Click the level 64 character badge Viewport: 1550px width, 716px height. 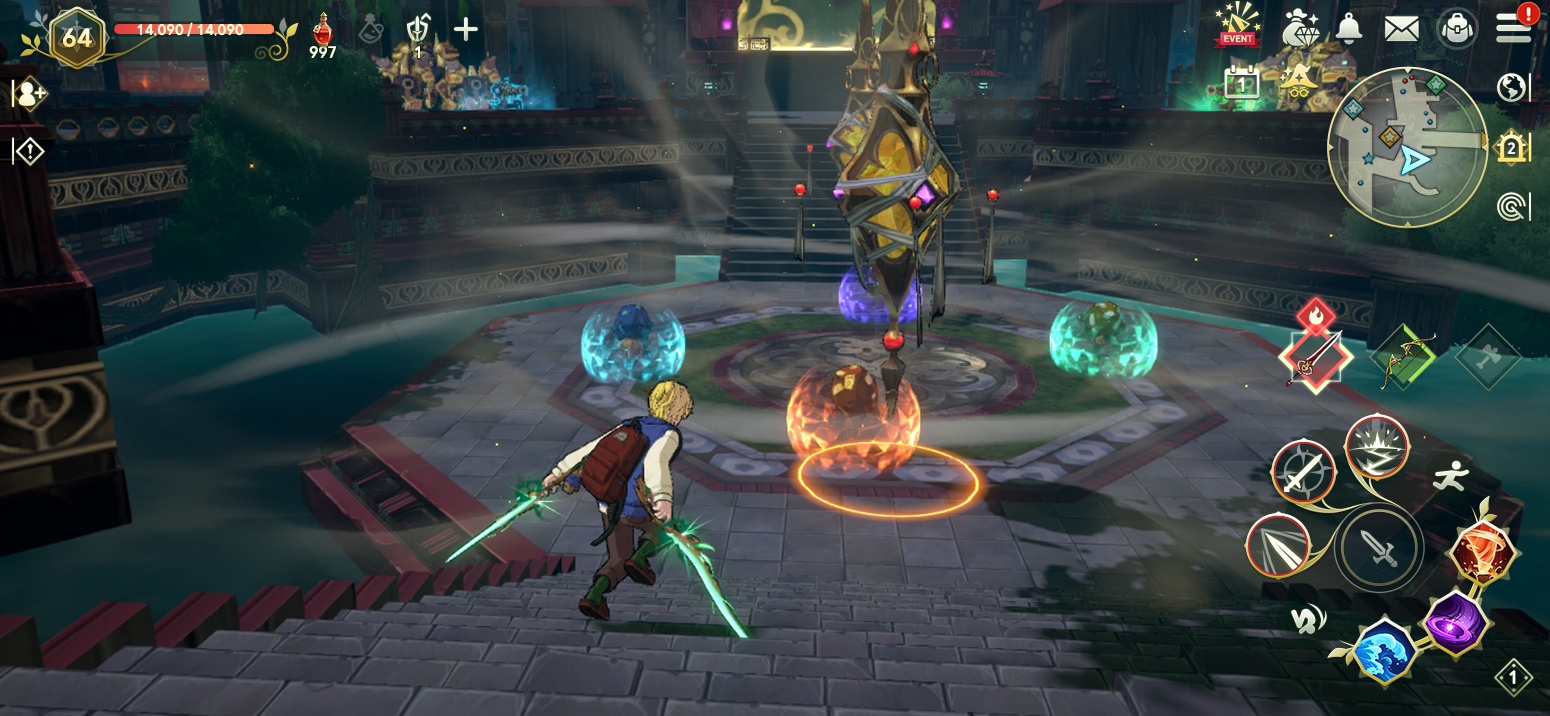pos(77,39)
